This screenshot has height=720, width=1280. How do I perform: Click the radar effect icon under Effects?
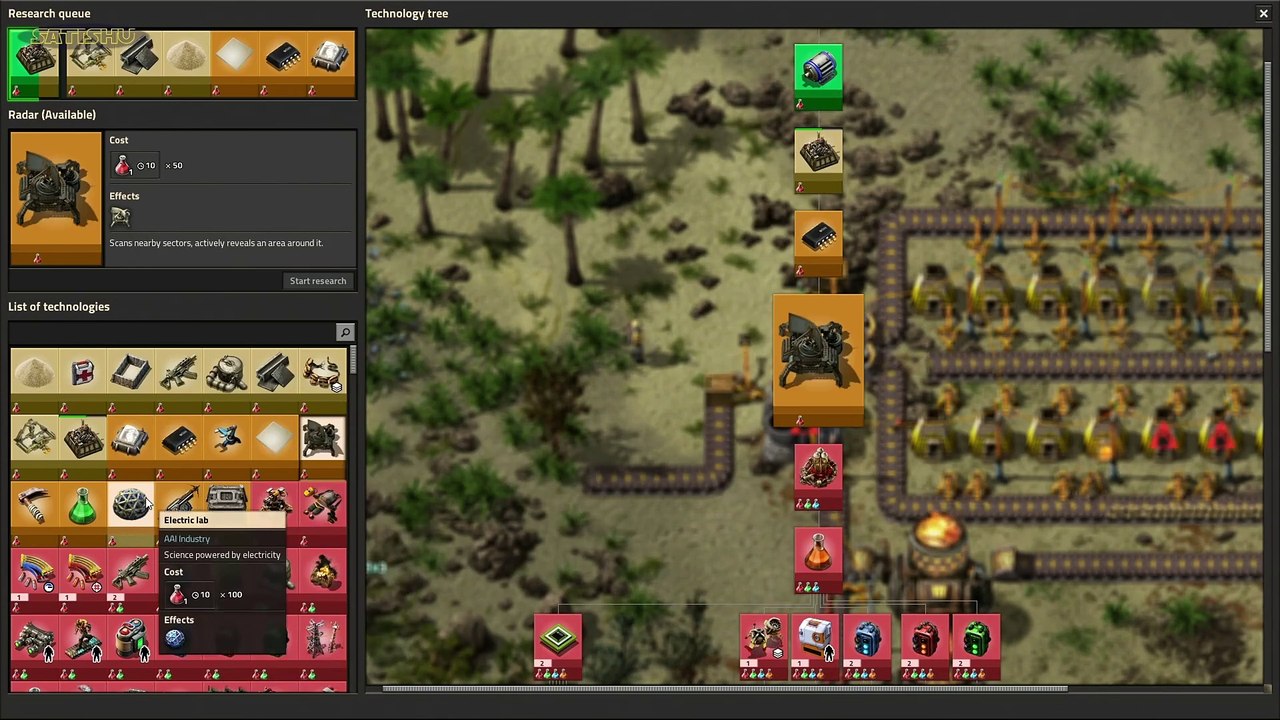(x=120, y=217)
